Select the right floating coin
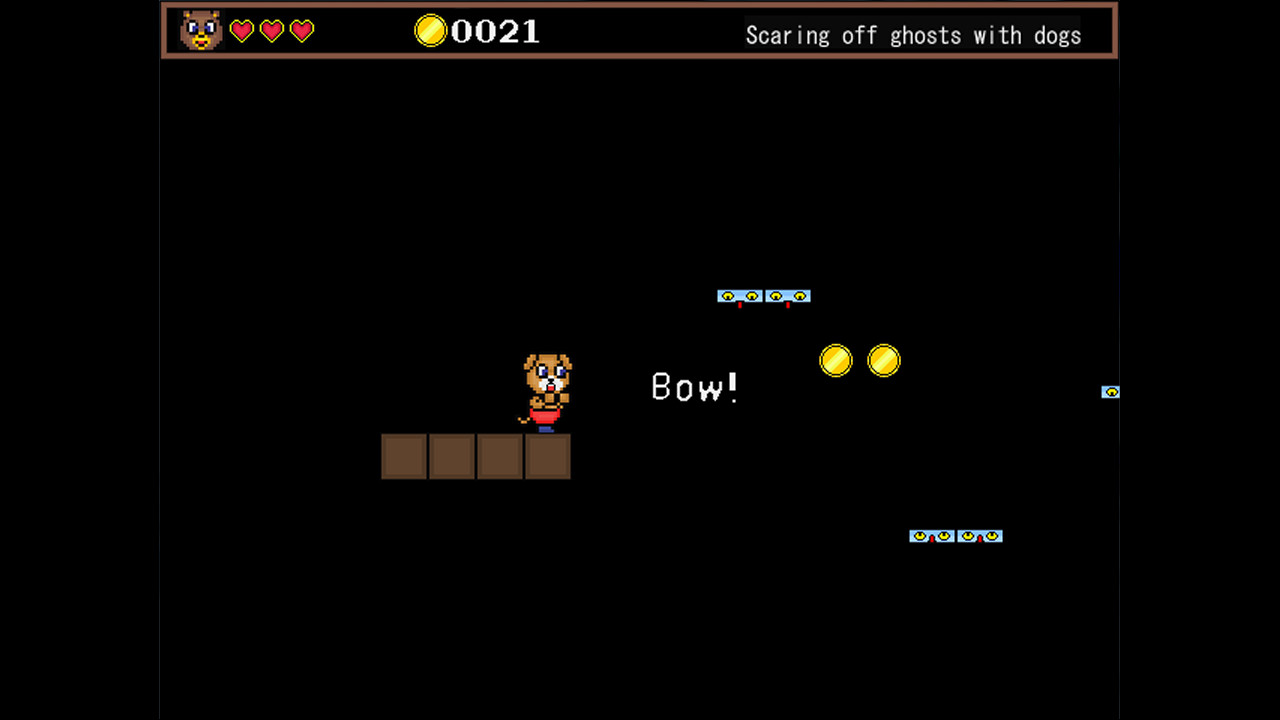The height and width of the screenshot is (720, 1280). [885, 361]
